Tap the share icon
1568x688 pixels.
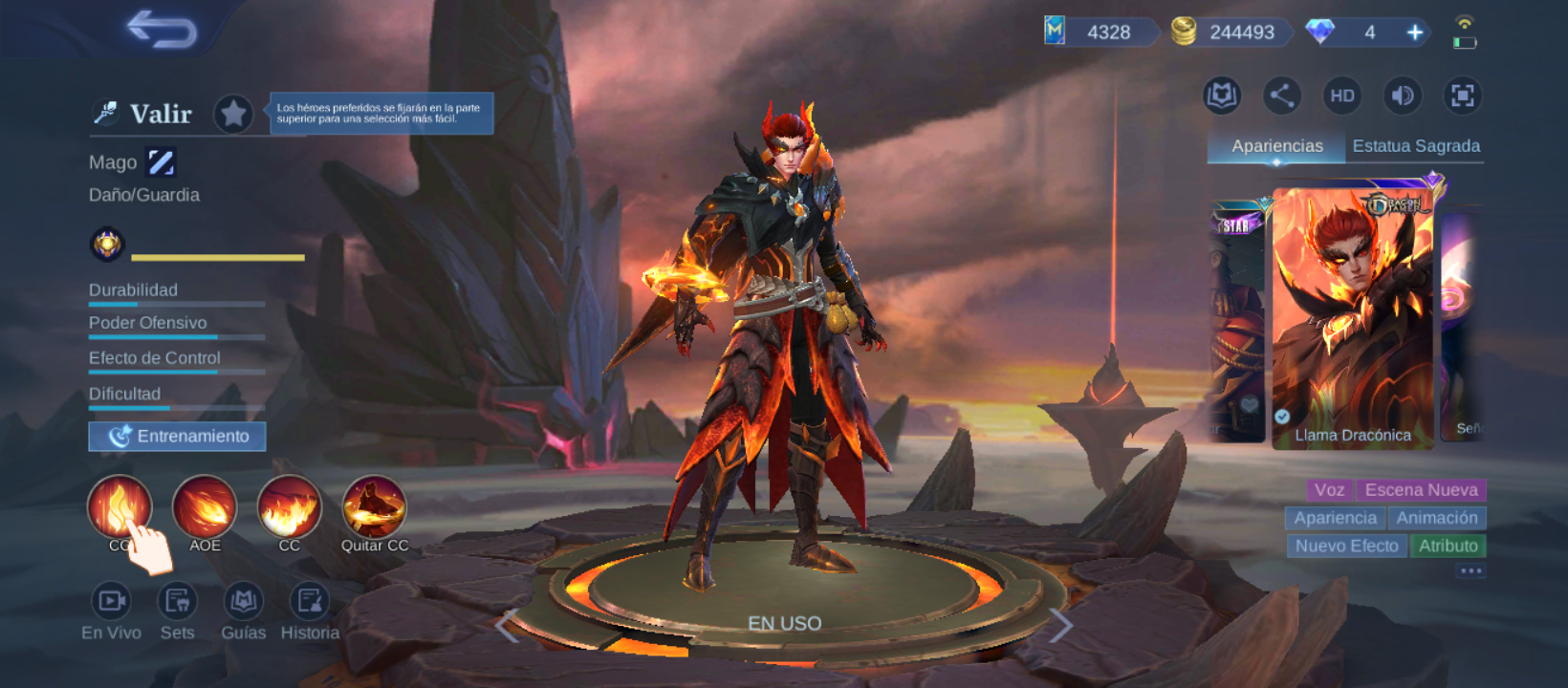(1281, 96)
